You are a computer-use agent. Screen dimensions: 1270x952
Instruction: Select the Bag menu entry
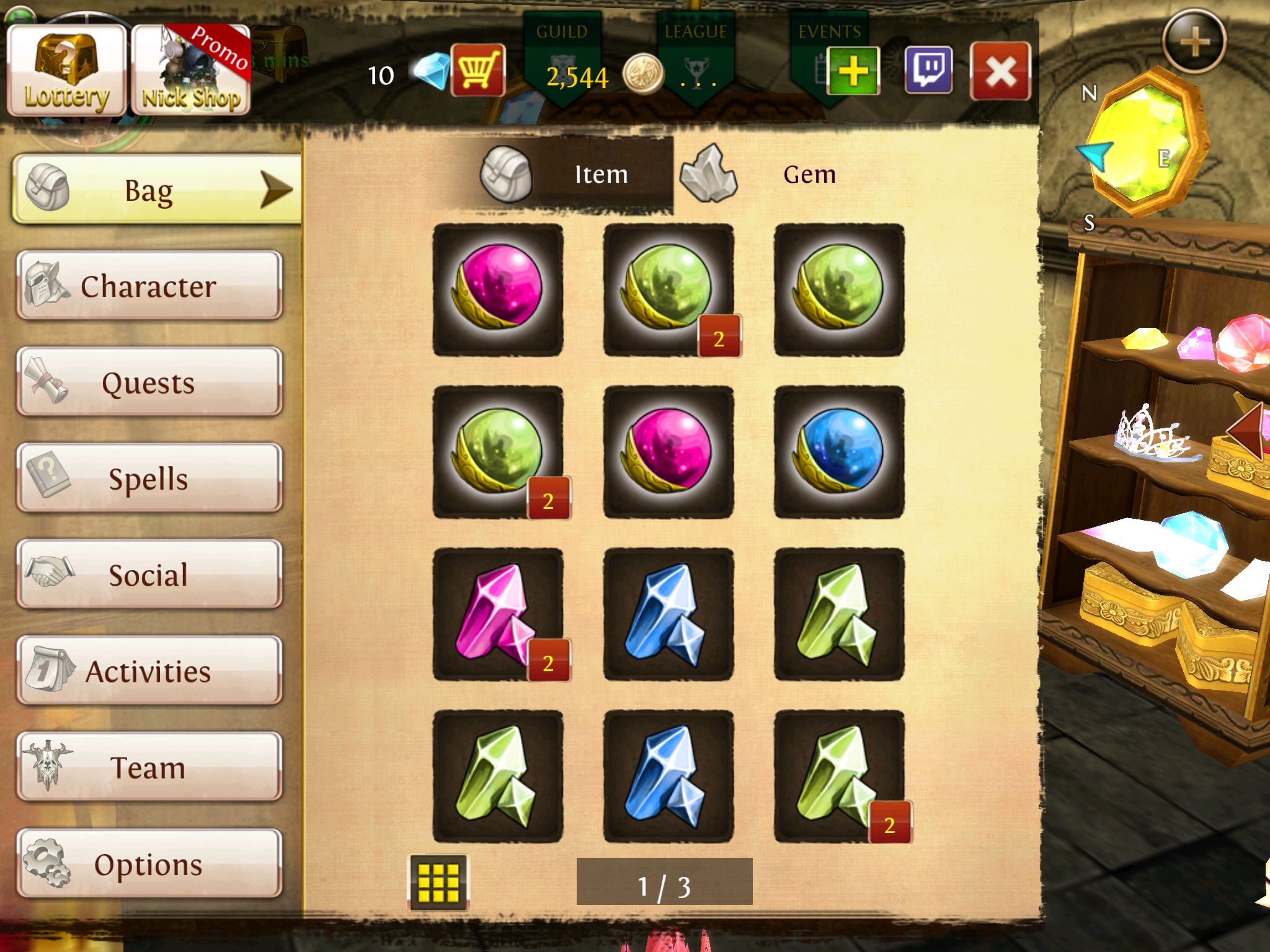tap(155, 189)
